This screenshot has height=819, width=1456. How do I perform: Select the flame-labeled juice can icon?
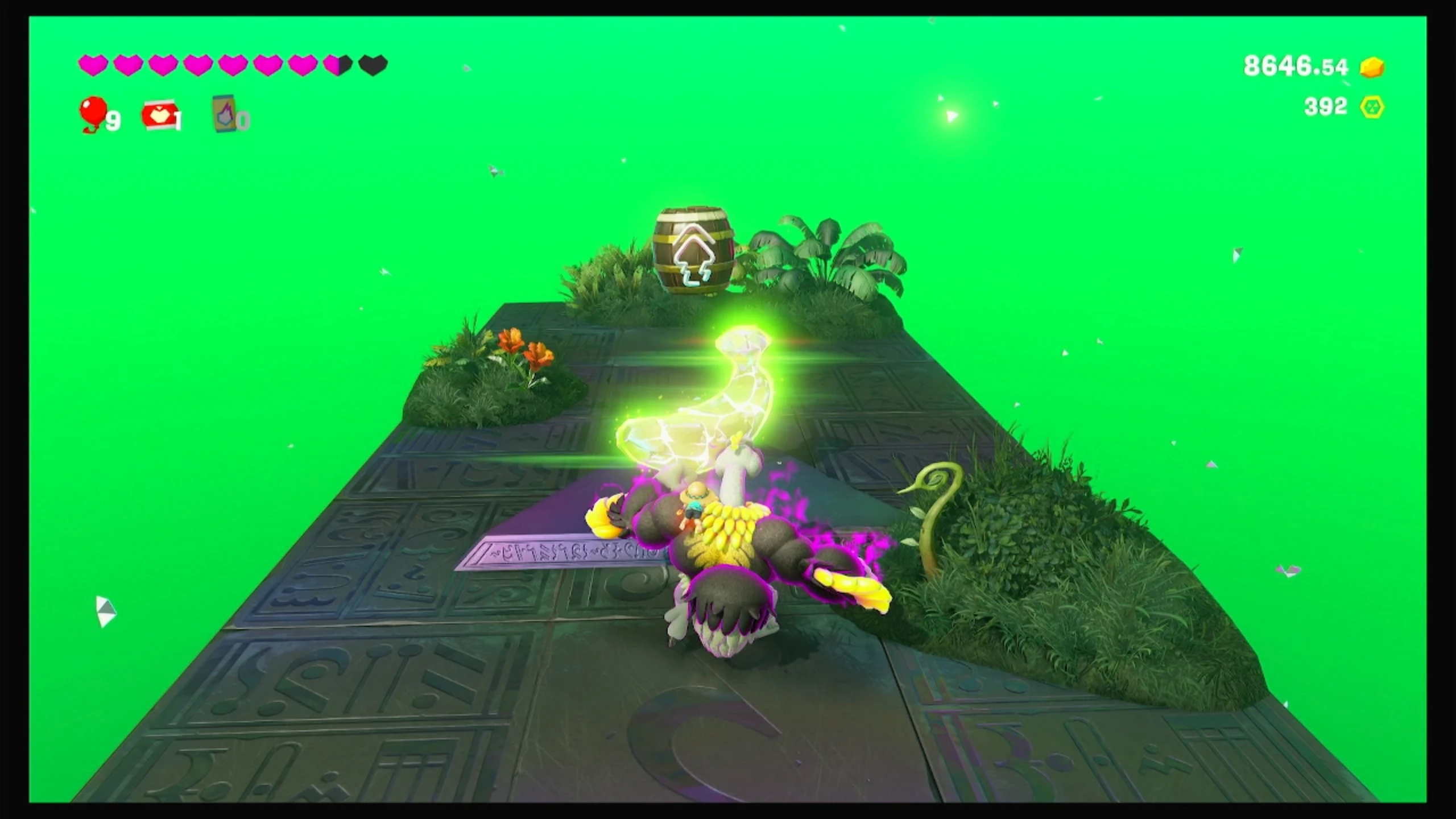click(x=226, y=113)
